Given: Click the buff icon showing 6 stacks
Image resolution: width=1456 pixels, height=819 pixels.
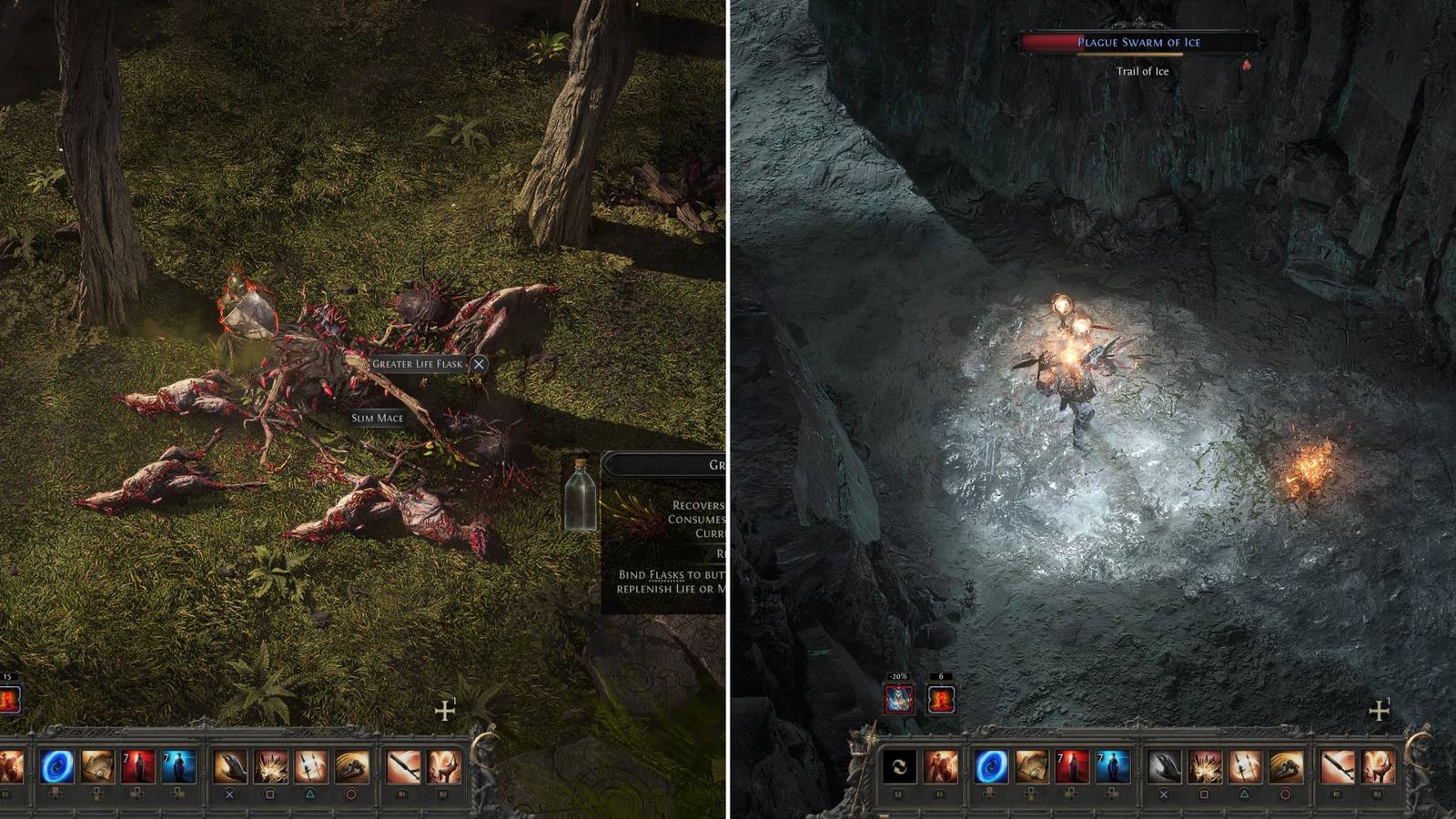Looking at the screenshot, I should coord(942,699).
